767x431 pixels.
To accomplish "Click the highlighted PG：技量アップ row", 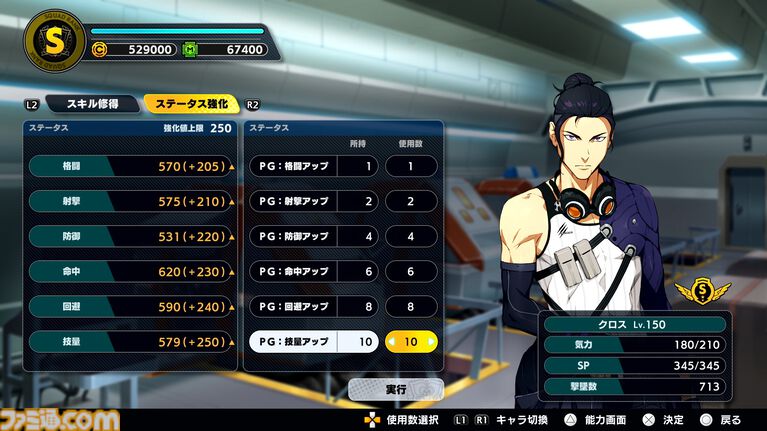I will pyautogui.click(x=314, y=341).
